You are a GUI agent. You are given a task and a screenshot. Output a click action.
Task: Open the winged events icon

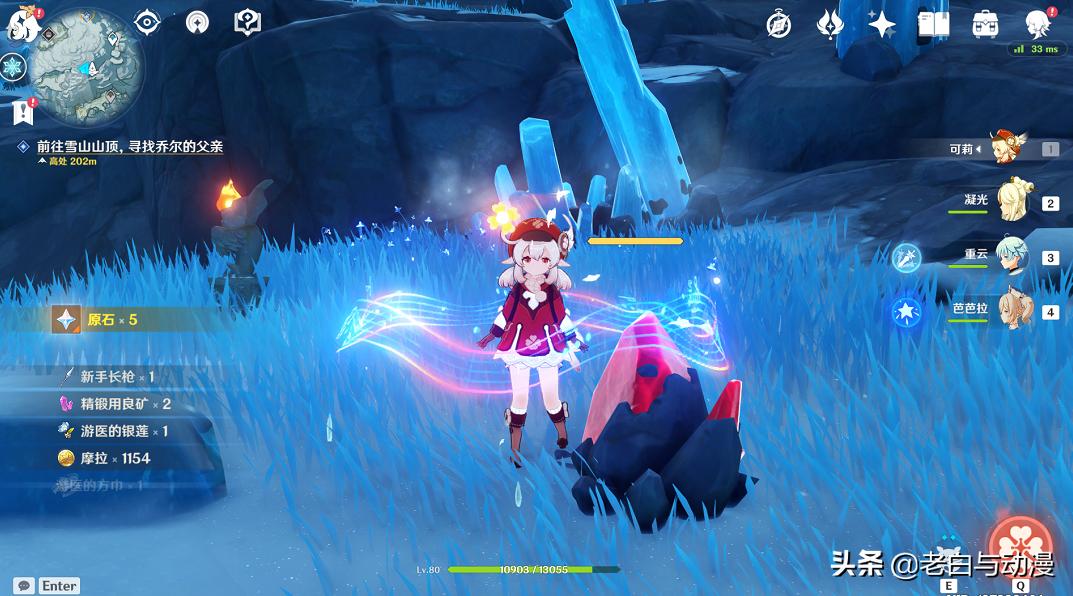tap(830, 24)
